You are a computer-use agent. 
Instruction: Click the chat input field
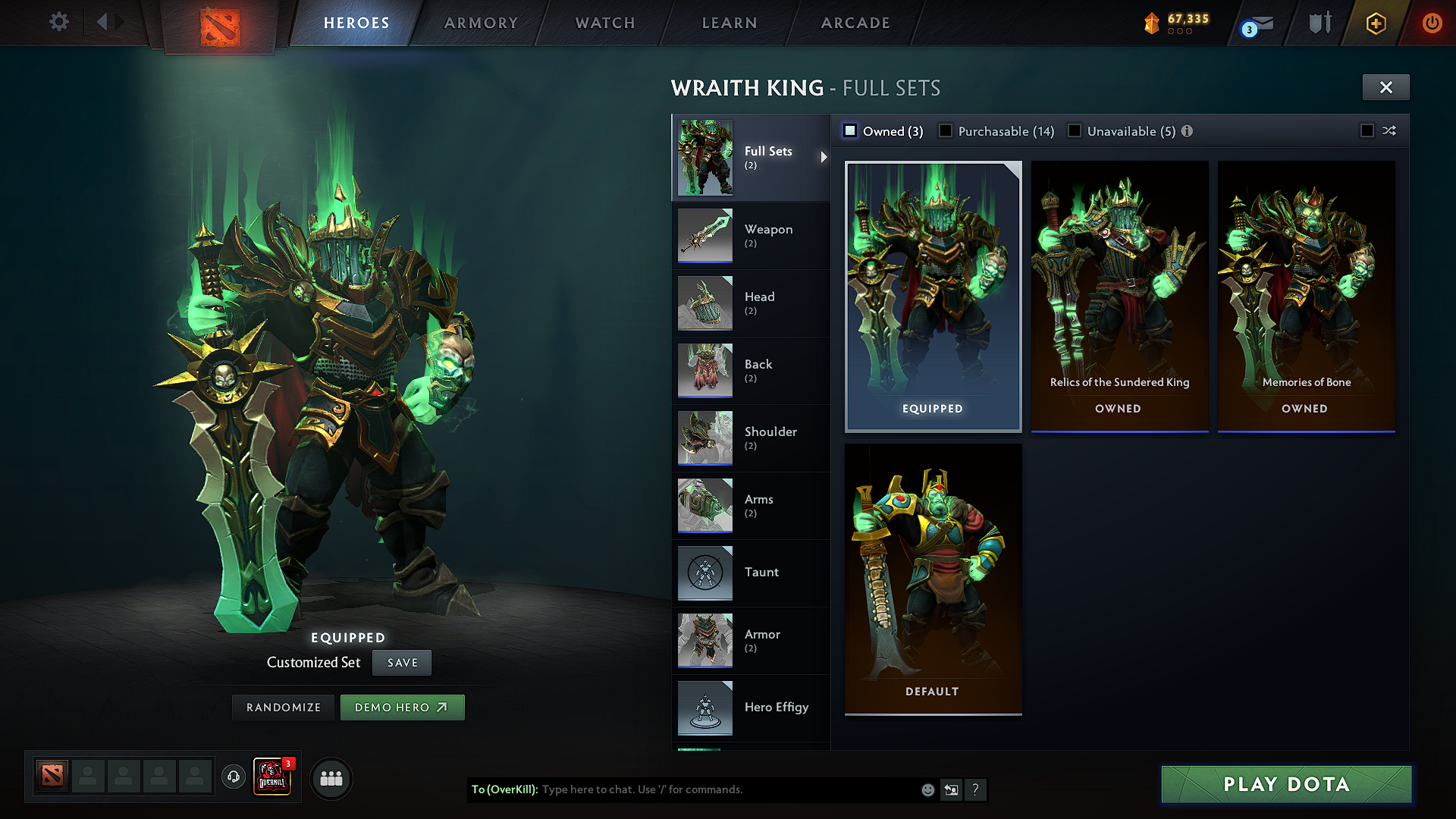682,789
